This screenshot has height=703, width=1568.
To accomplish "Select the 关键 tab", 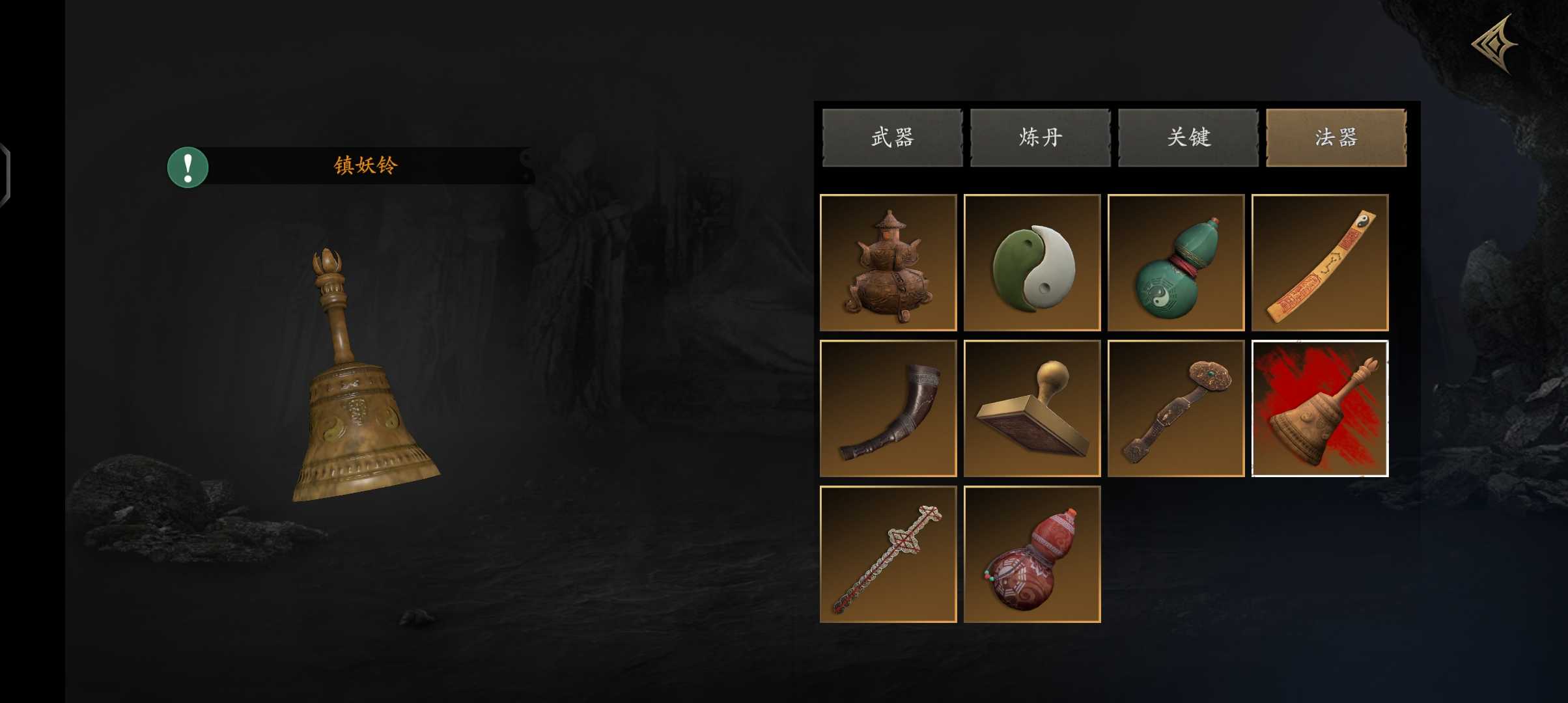I will click(1188, 137).
